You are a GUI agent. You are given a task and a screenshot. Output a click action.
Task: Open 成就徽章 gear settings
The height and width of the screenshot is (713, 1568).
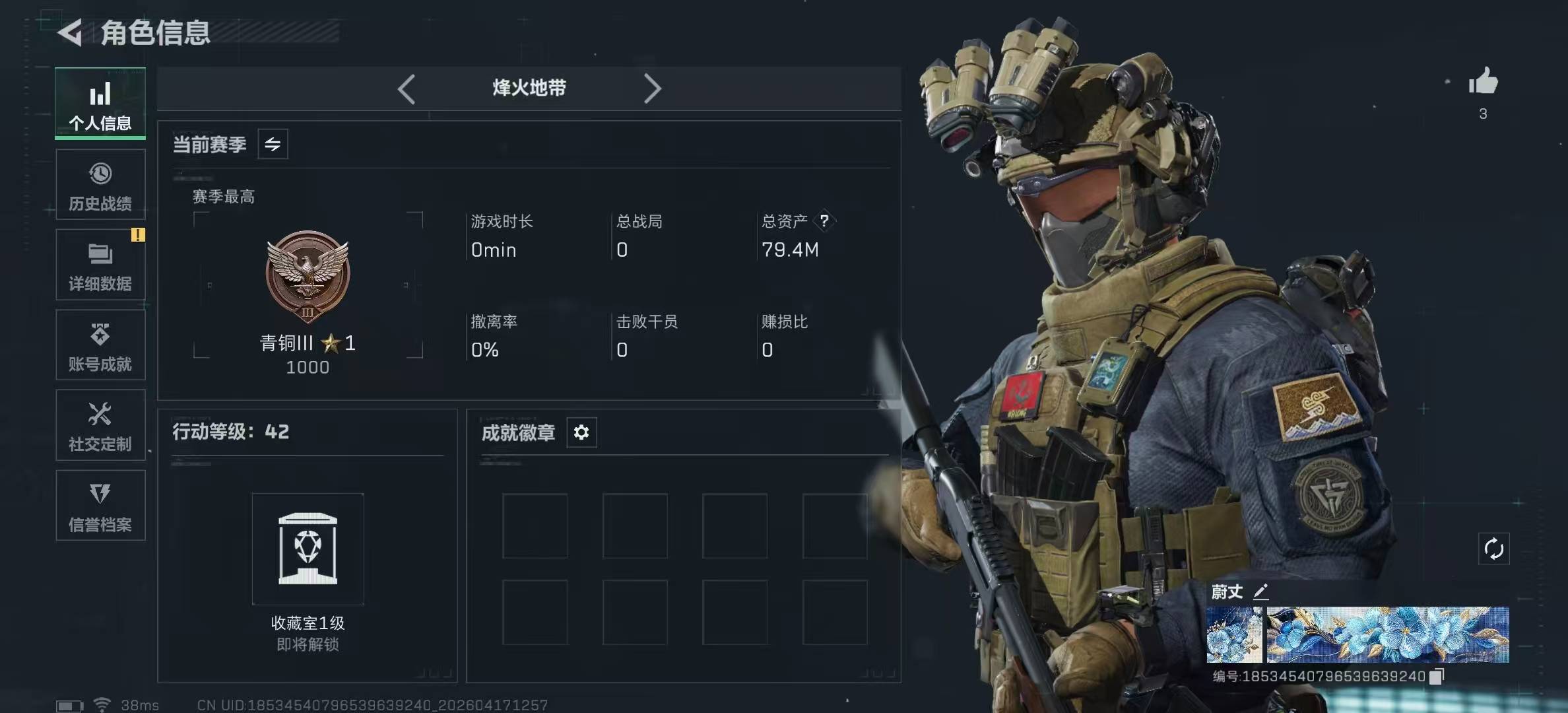(581, 432)
